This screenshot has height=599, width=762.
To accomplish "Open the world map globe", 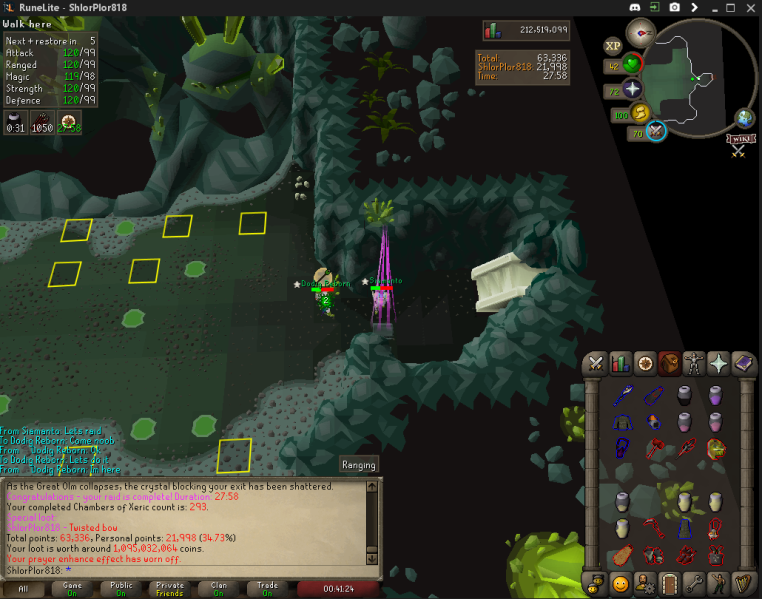I will 745,118.
